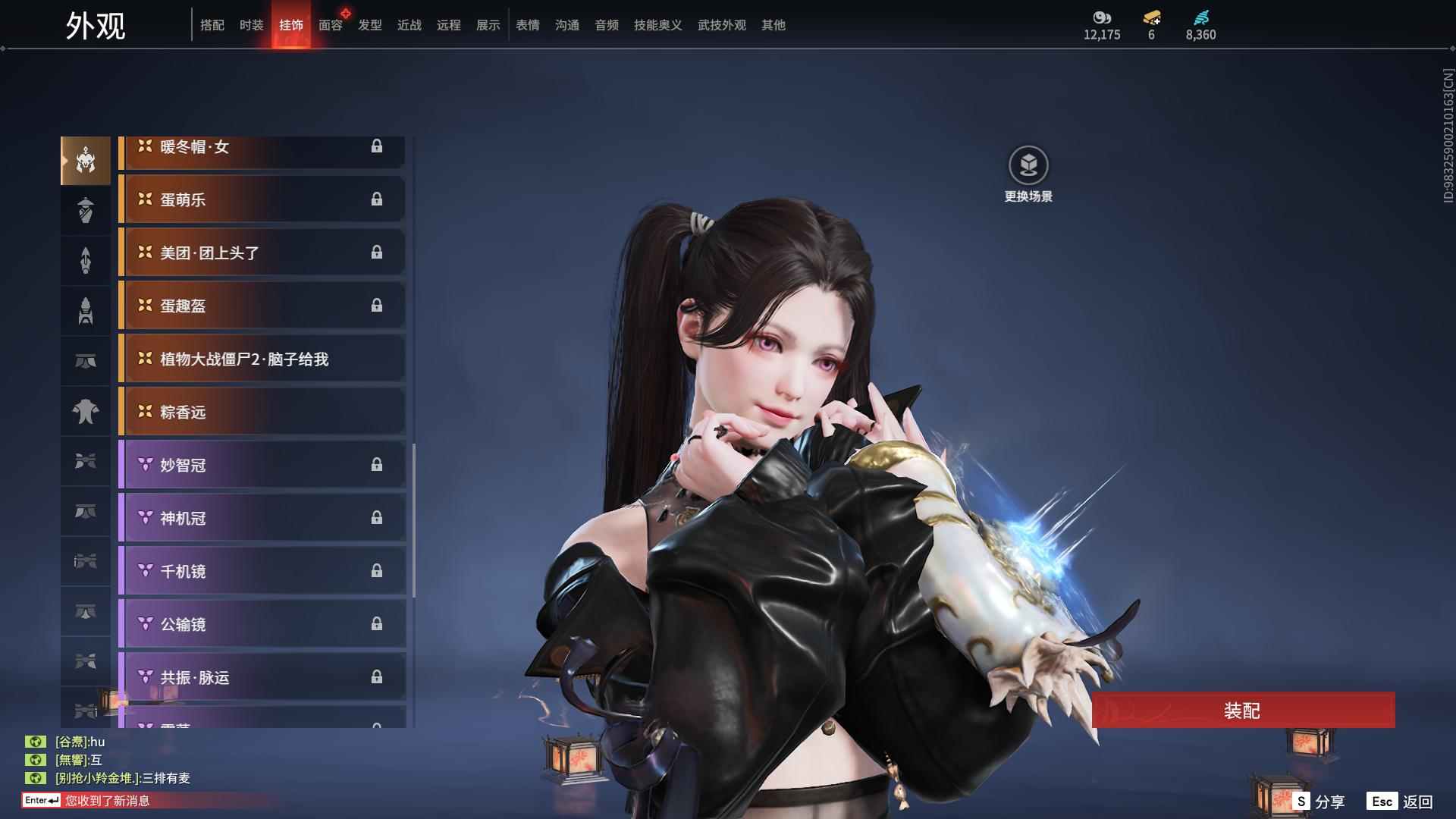Open 更换场景 scene changer
The width and height of the screenshot is (1456, 819).
(1028, 174)
